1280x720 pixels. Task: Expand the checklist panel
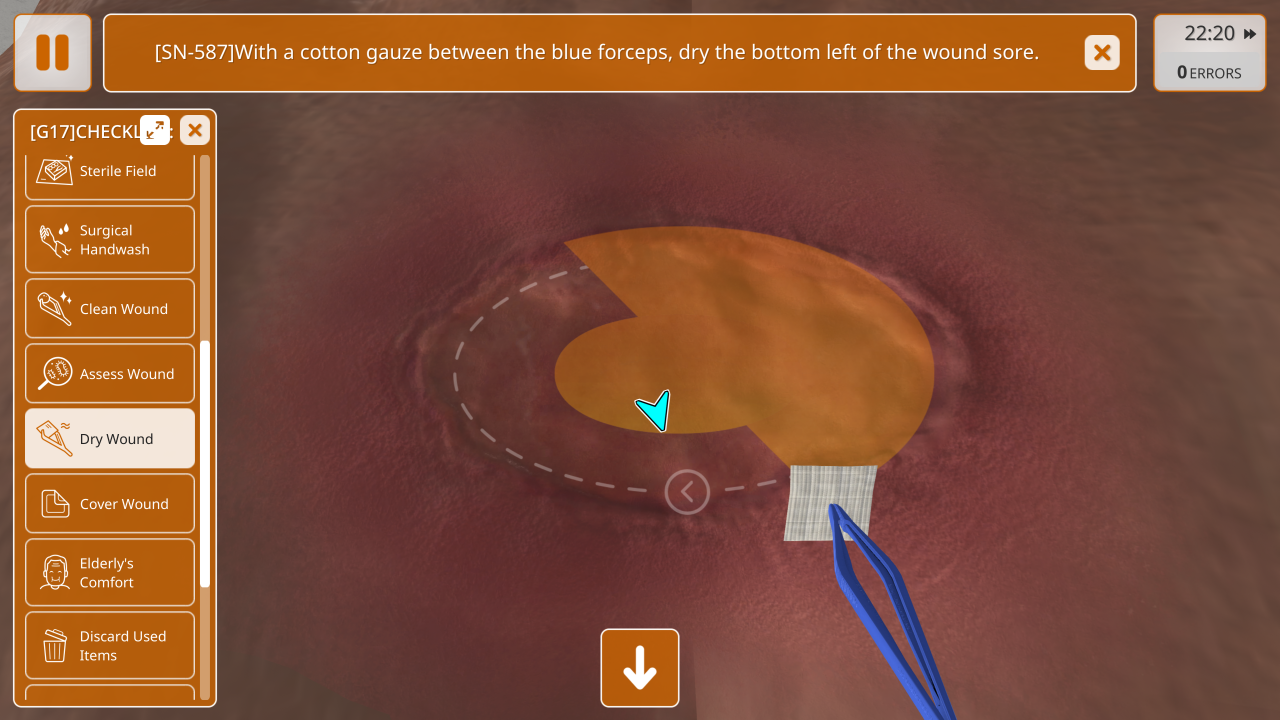point(155,130)
